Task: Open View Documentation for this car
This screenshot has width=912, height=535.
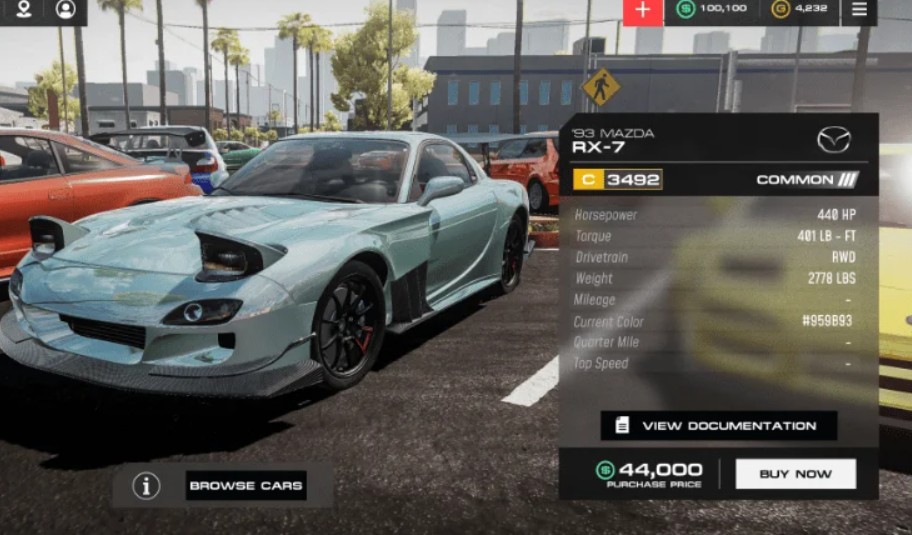Action: pyautogui.click(x=718, y=426)
